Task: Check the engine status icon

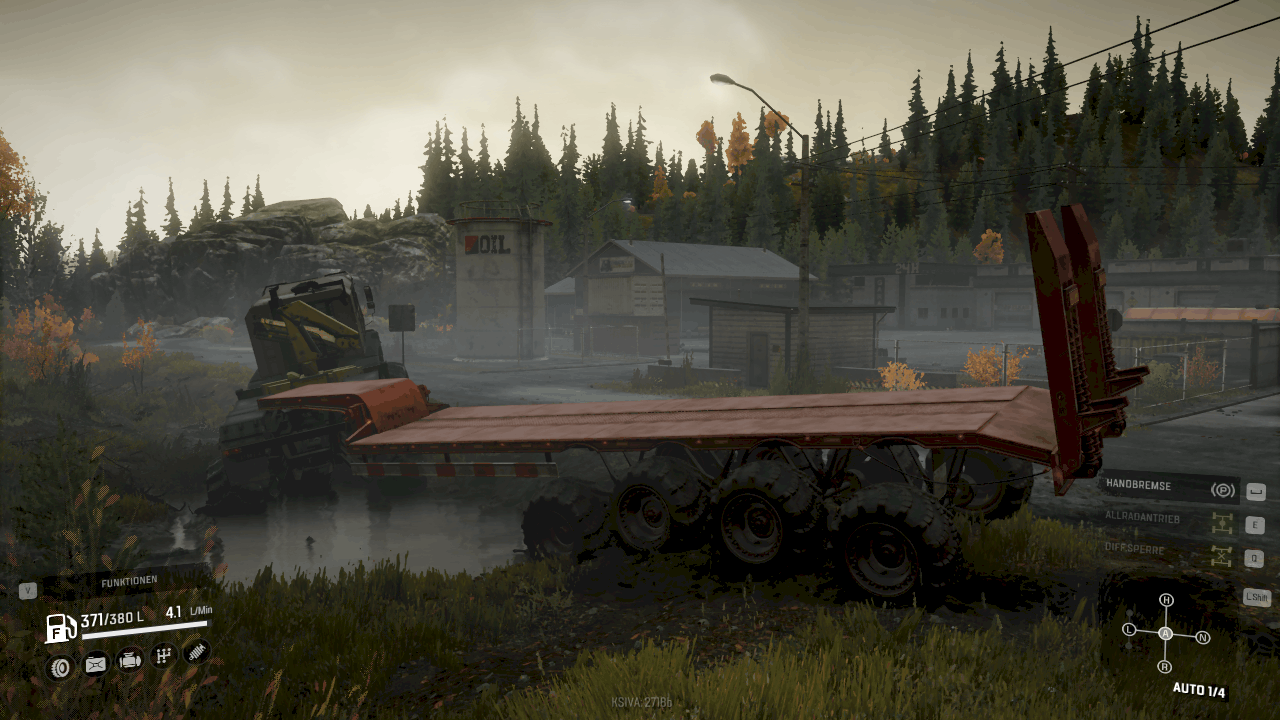Action: [x=129, y=660]
